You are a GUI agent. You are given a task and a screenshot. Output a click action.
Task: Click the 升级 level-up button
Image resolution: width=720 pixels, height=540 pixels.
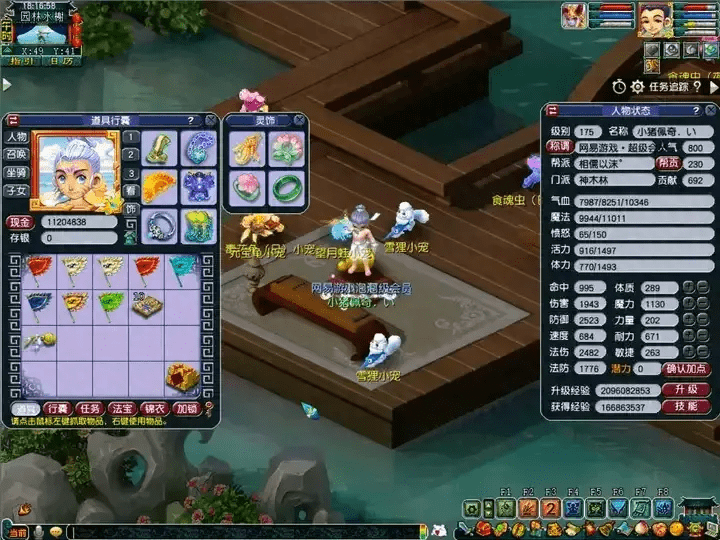(x=686, y=389)
